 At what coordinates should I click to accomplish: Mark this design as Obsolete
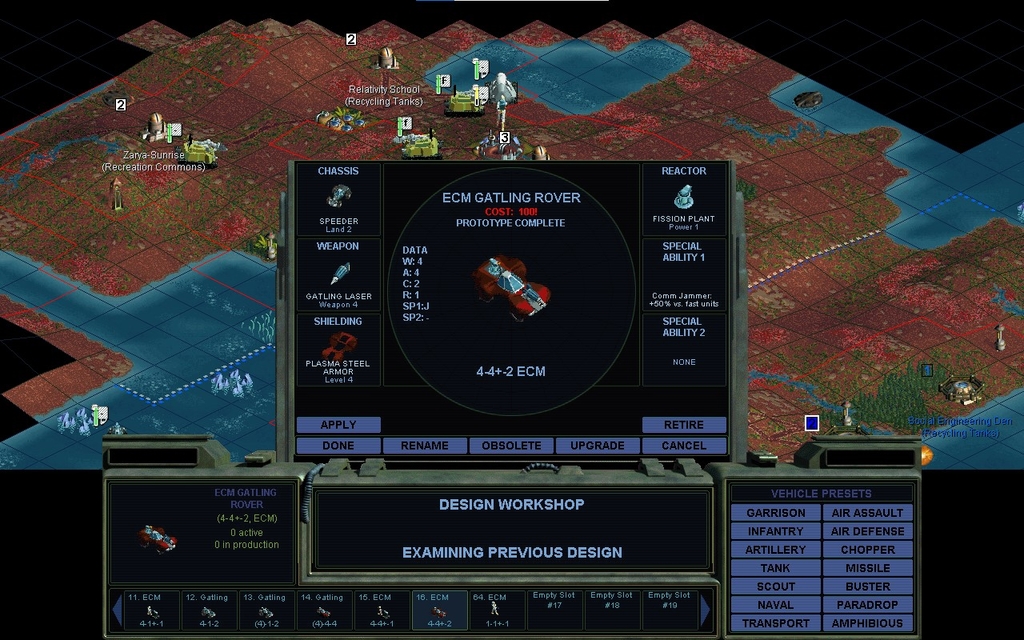tap(511, 445)
